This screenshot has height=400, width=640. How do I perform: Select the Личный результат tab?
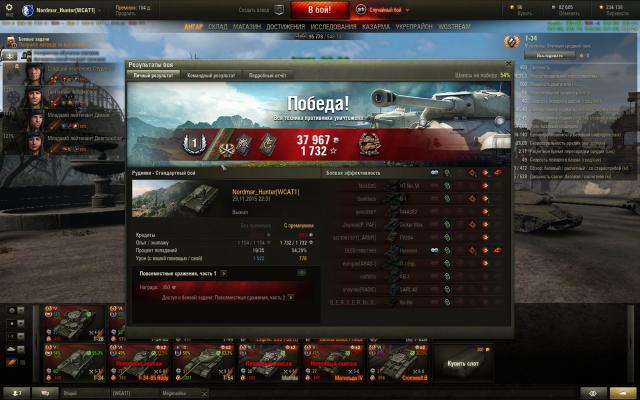coord(158,75)
